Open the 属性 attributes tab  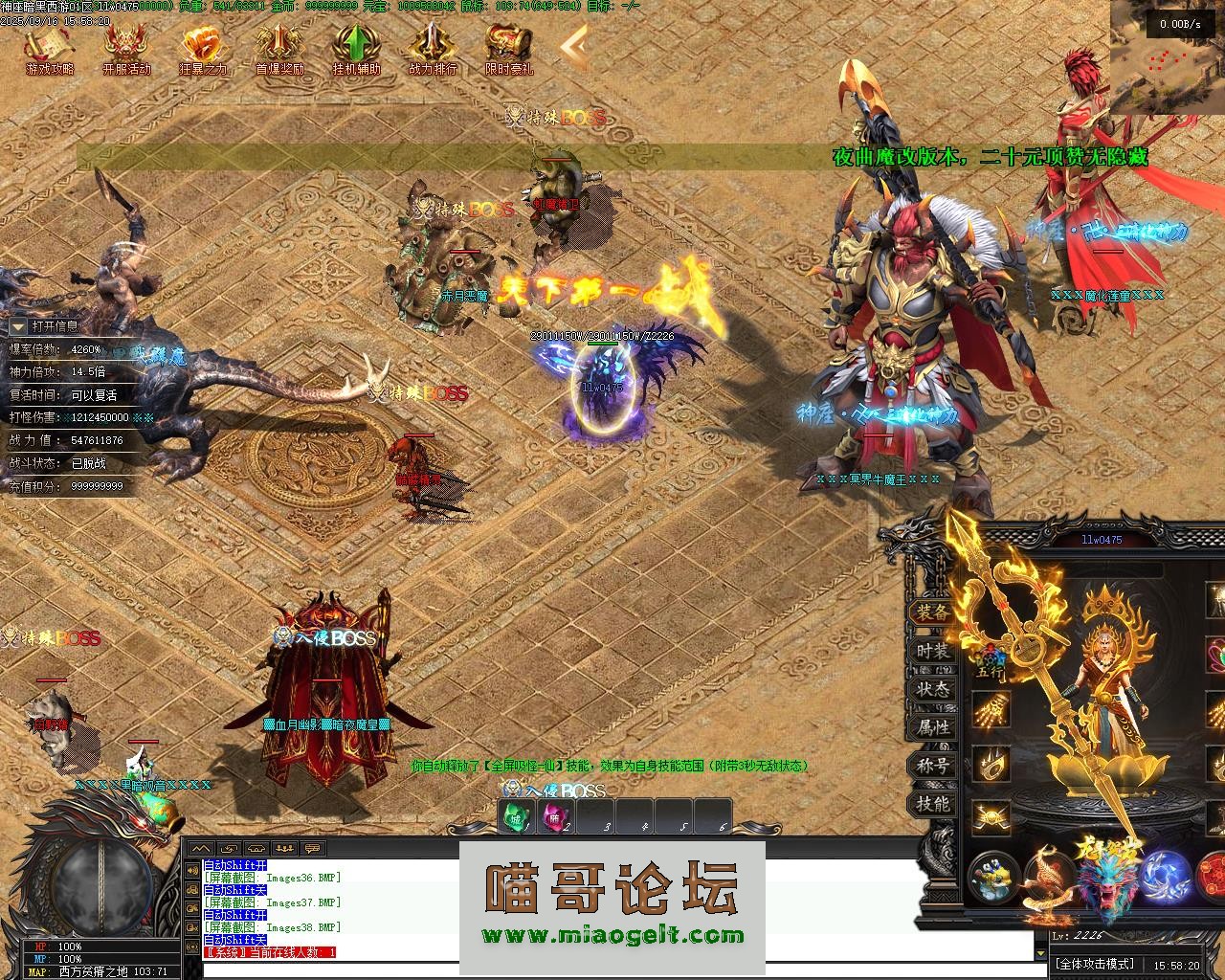[x=932, y=727]
